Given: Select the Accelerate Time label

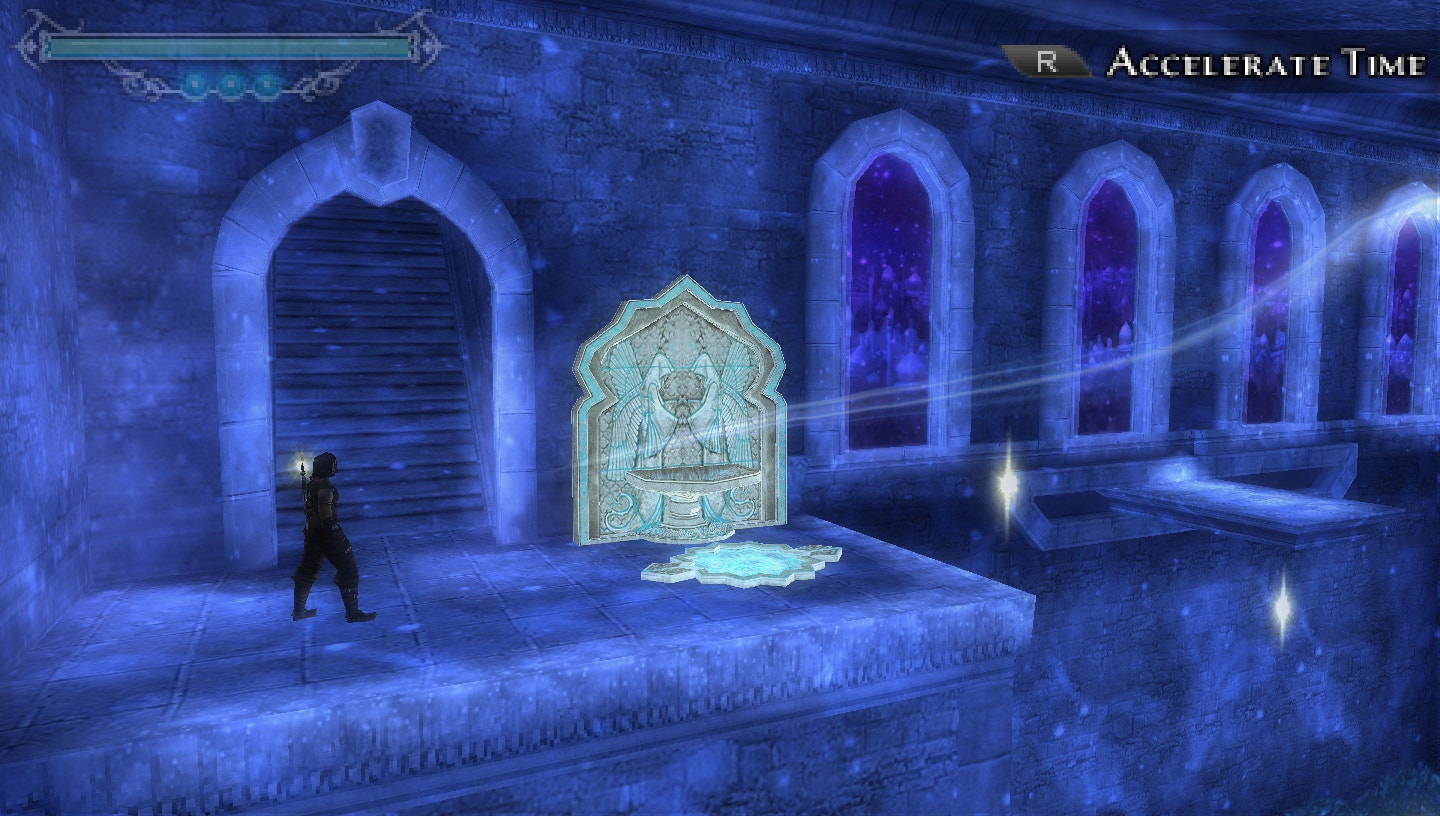Looking at the screenshot, I should click(1265, 63).
